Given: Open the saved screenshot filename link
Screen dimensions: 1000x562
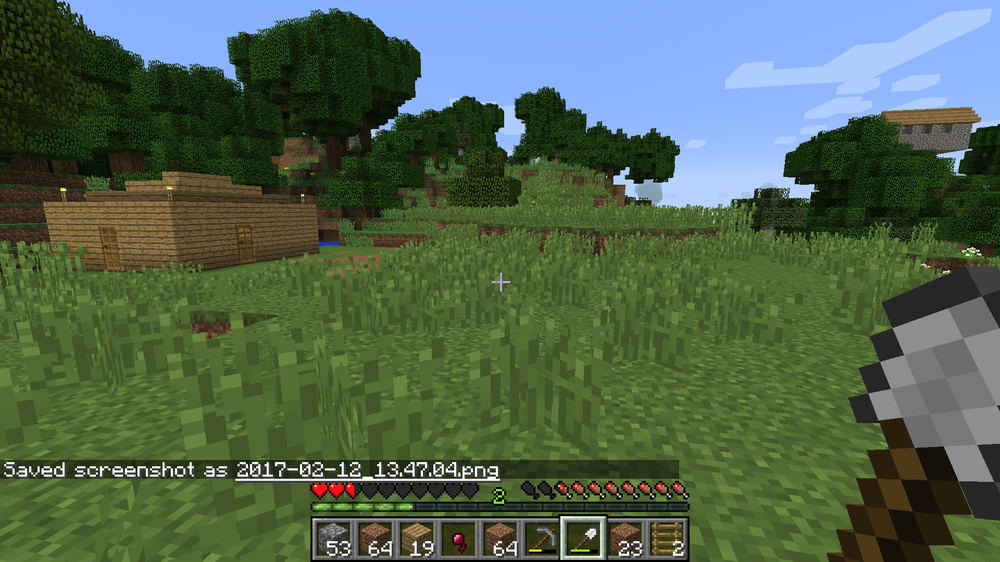Looking at the screenshot, I should click(367, 469).
